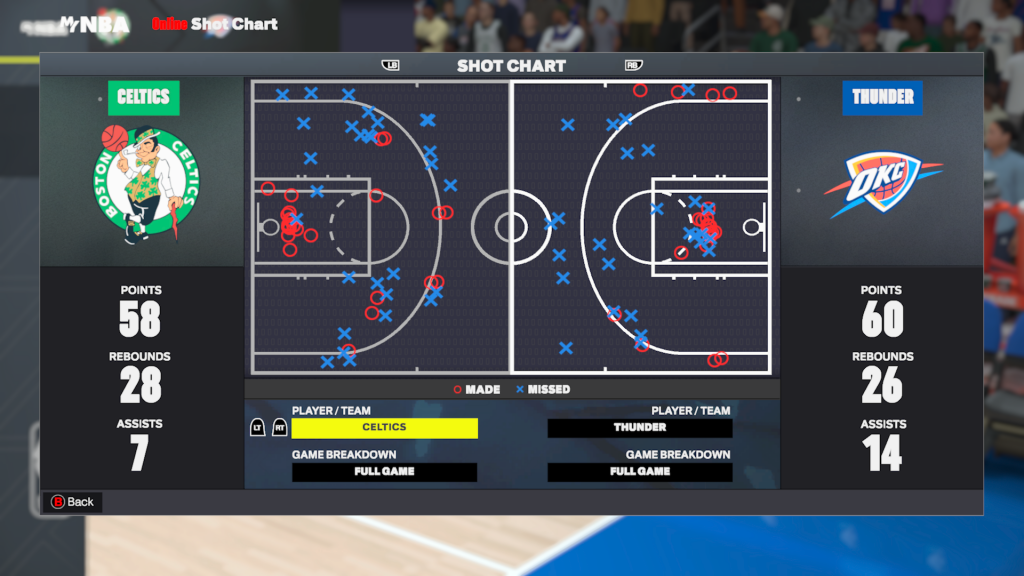Change the Thunder Full Game breakdown

pos(640,472)
